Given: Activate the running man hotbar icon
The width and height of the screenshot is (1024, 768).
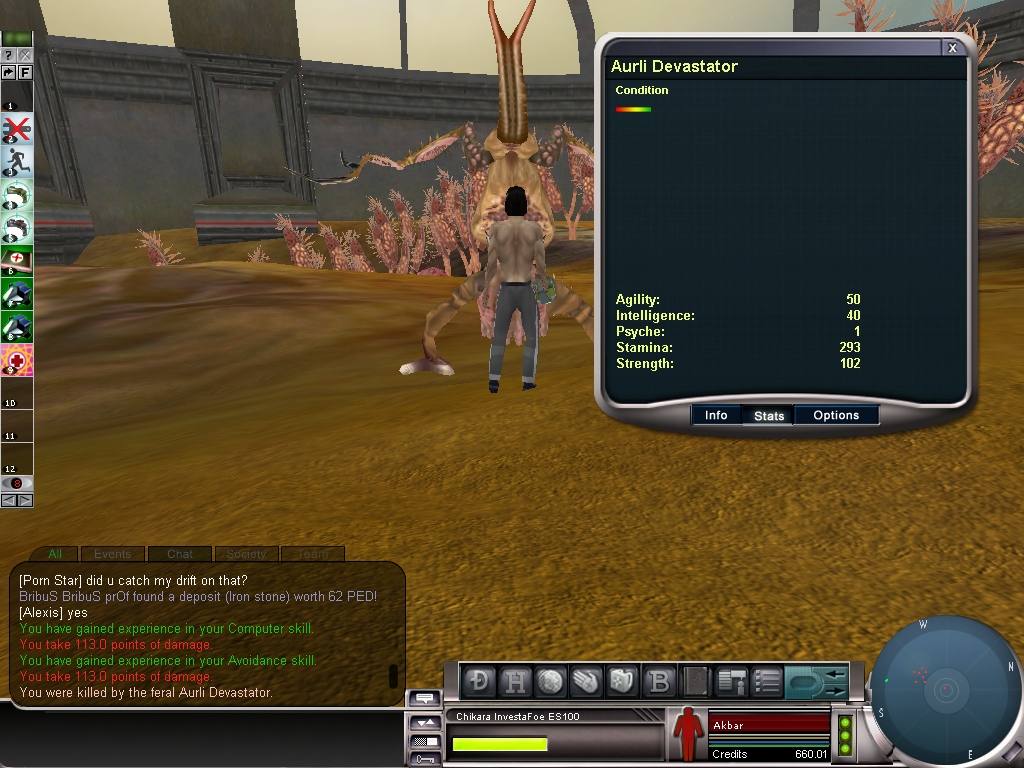Looking at the screenshot, I should point(17,161).
